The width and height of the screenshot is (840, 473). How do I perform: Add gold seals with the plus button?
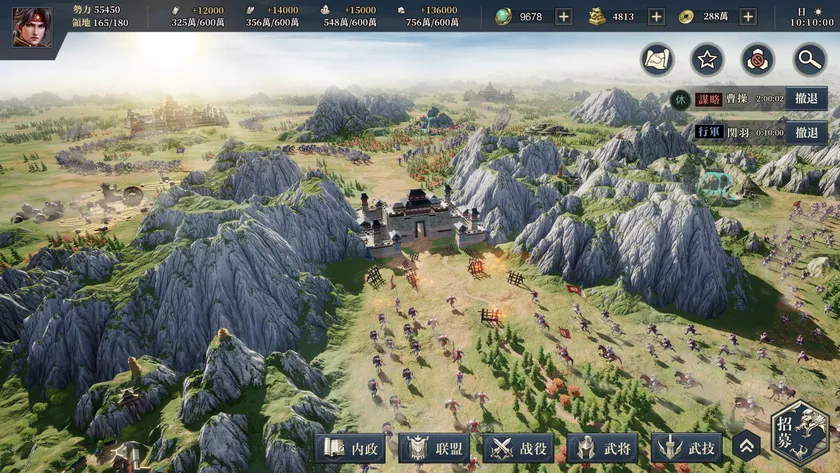[x=656, y=17]
